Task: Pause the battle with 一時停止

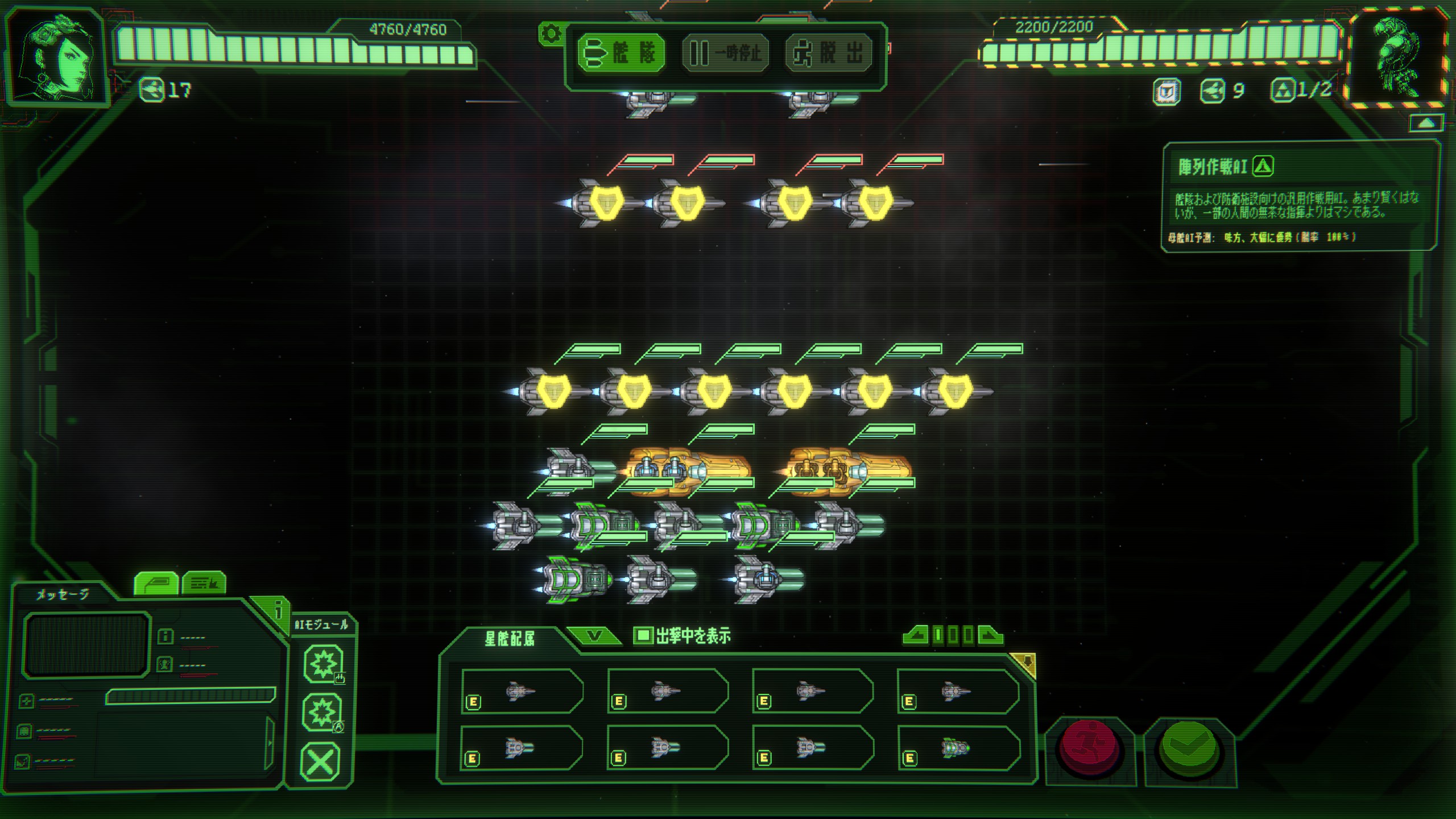Action: pyautogui.click(x=725, y=53)
